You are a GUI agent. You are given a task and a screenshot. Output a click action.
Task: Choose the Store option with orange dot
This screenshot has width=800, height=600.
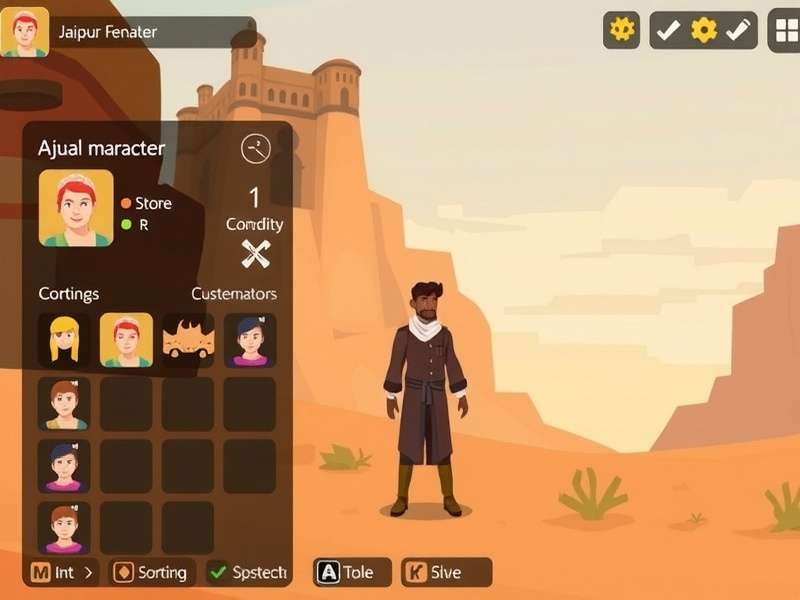[146, 203]
